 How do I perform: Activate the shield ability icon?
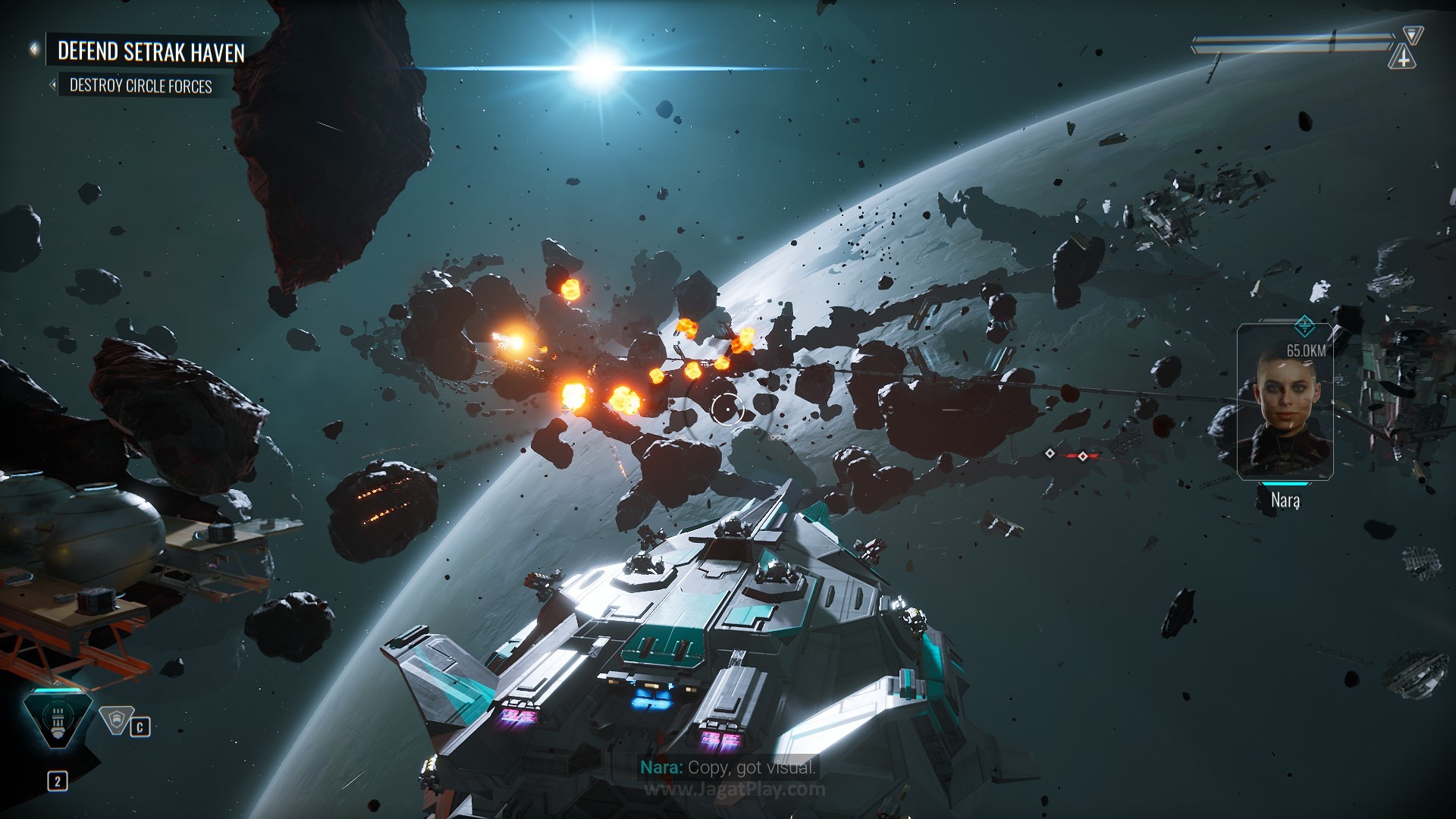pos(116,720)
